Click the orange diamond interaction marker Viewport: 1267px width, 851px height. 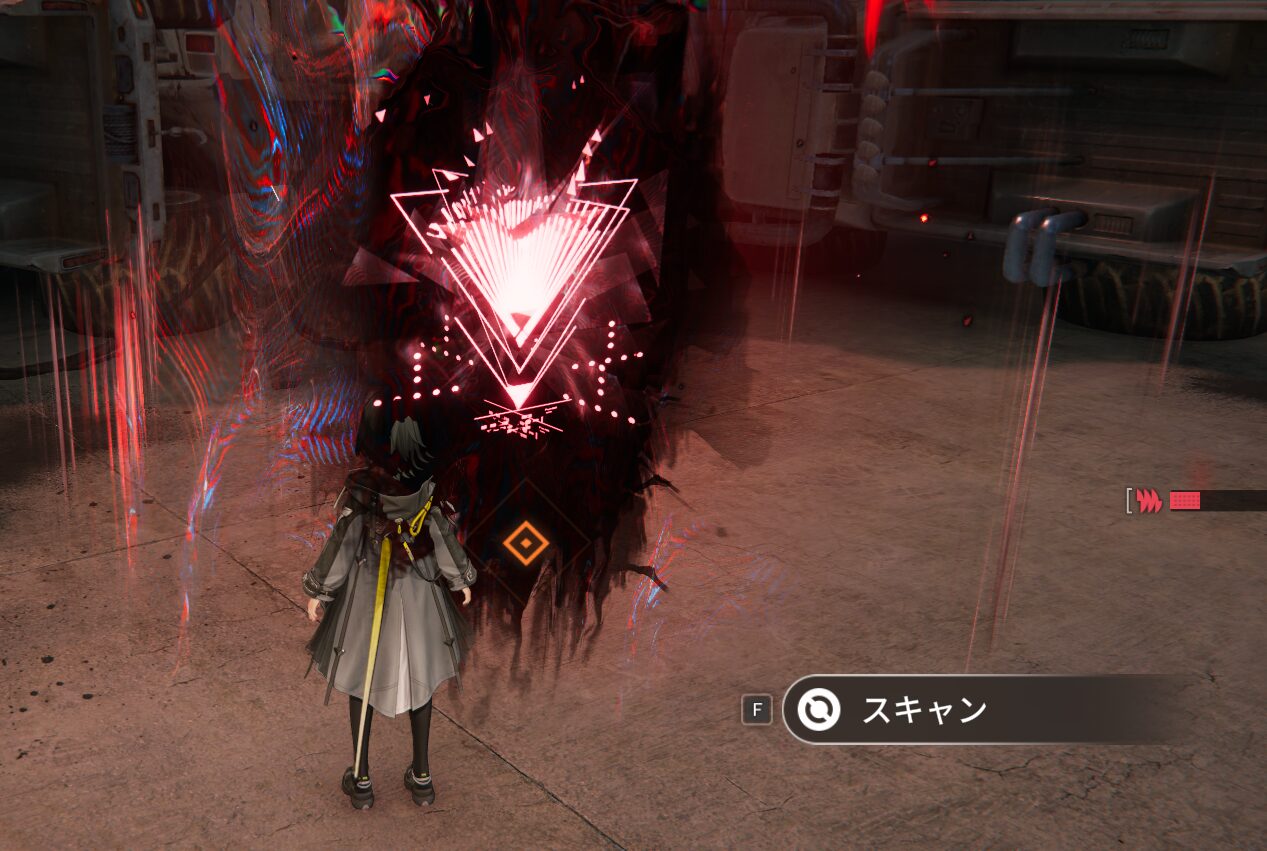click(526, 544)
